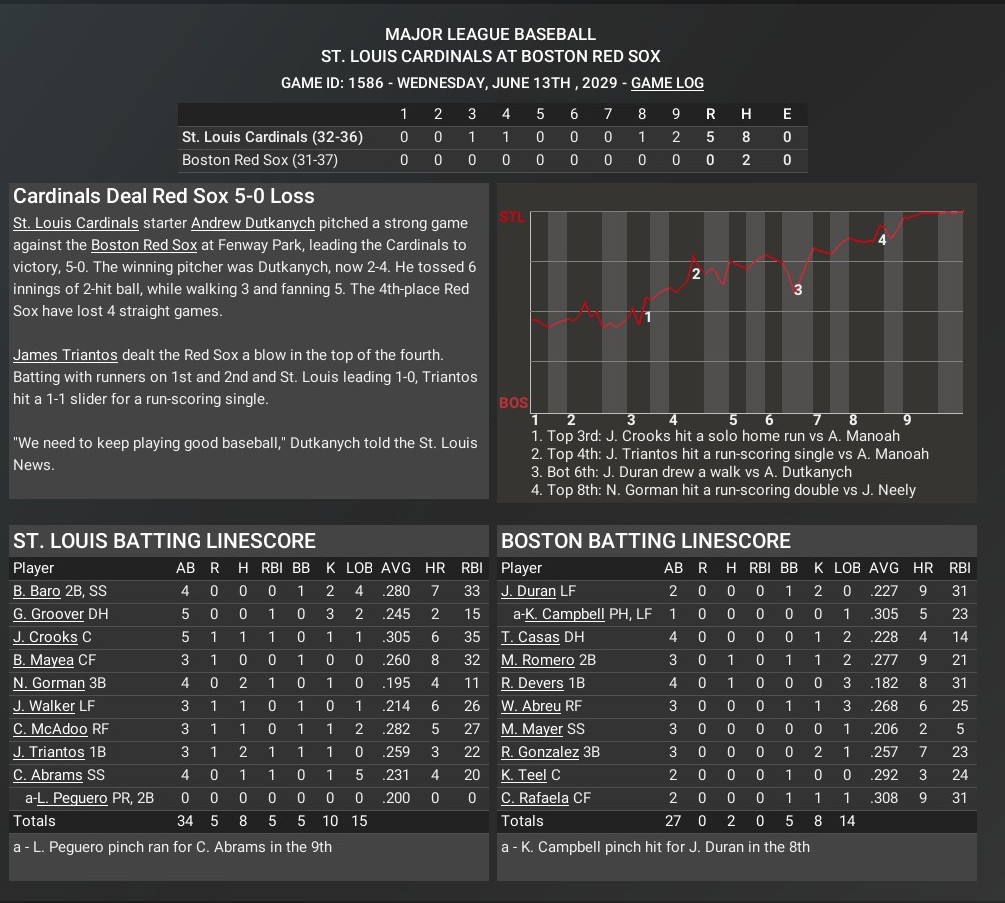Select James Triantos in the recap text
Screen dimensions: 1005x903
click(x=65, y=355)
